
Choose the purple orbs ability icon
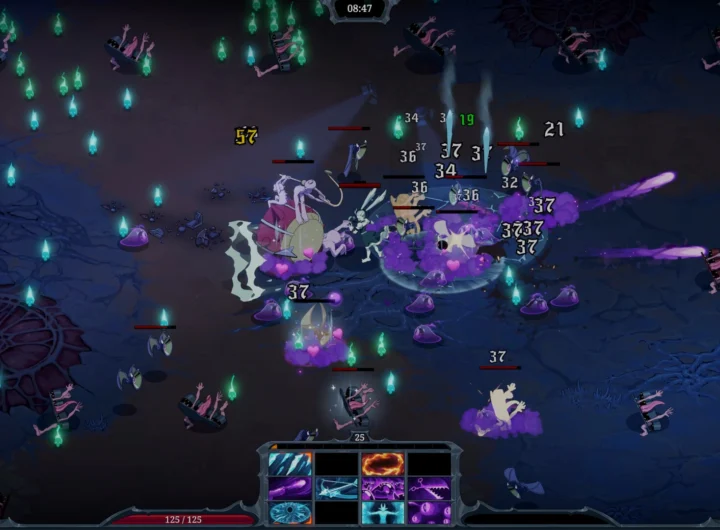tap(428, 511)
